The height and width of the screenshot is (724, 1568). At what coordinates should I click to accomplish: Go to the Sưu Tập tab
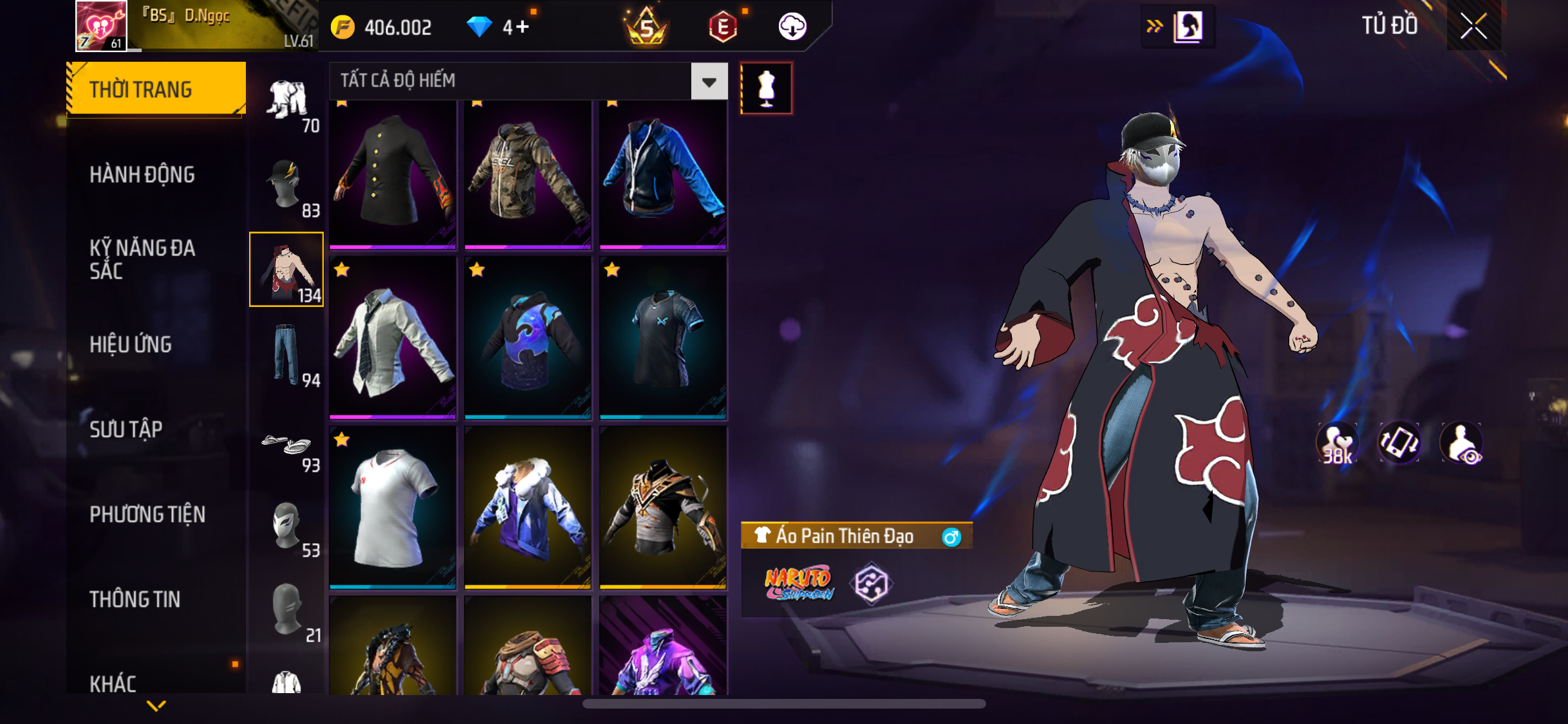click(126, 429)
